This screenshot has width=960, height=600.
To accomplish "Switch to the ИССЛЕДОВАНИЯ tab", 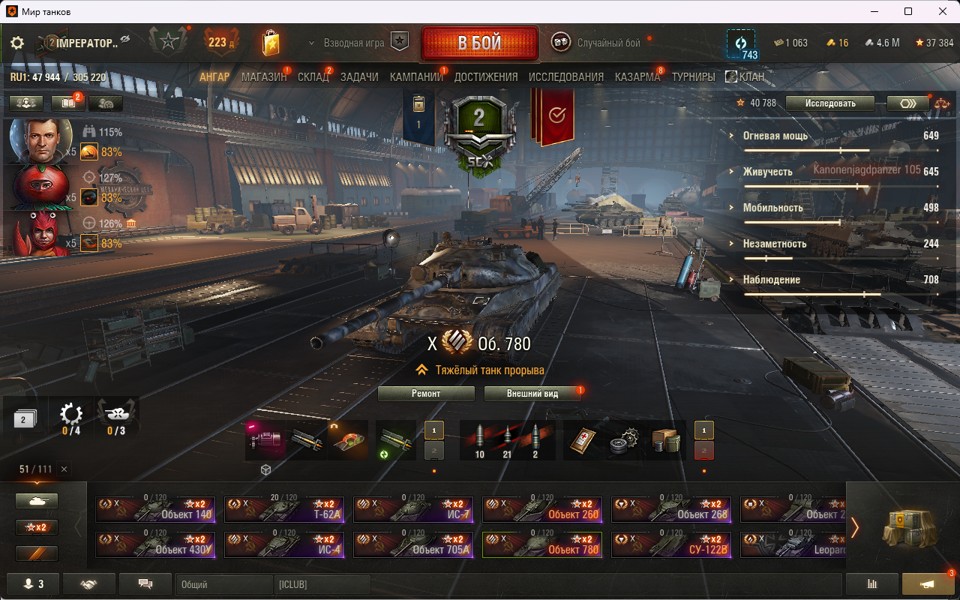I will pos(566,77).
